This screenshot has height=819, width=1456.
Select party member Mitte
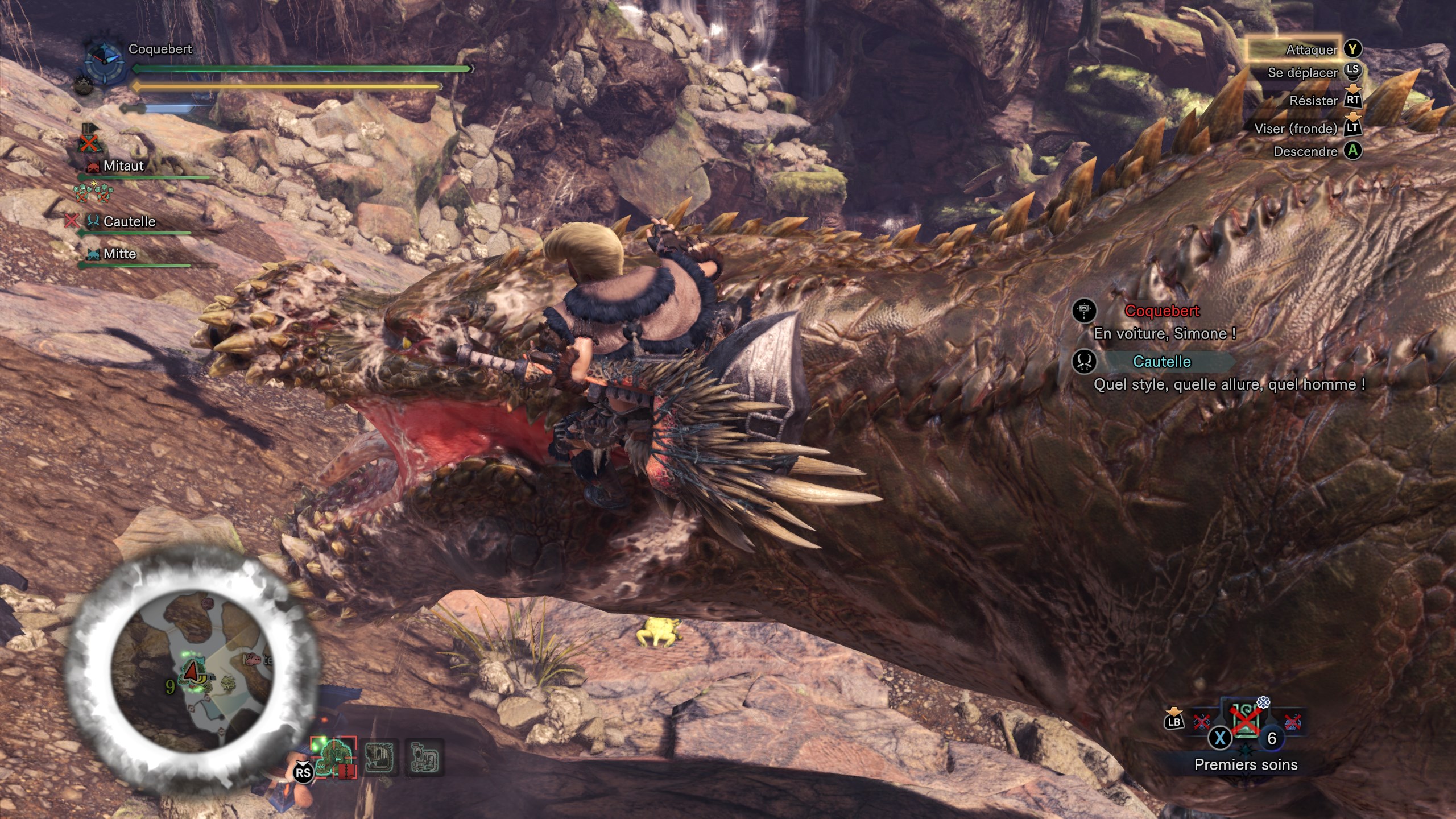tap(119, 254)
